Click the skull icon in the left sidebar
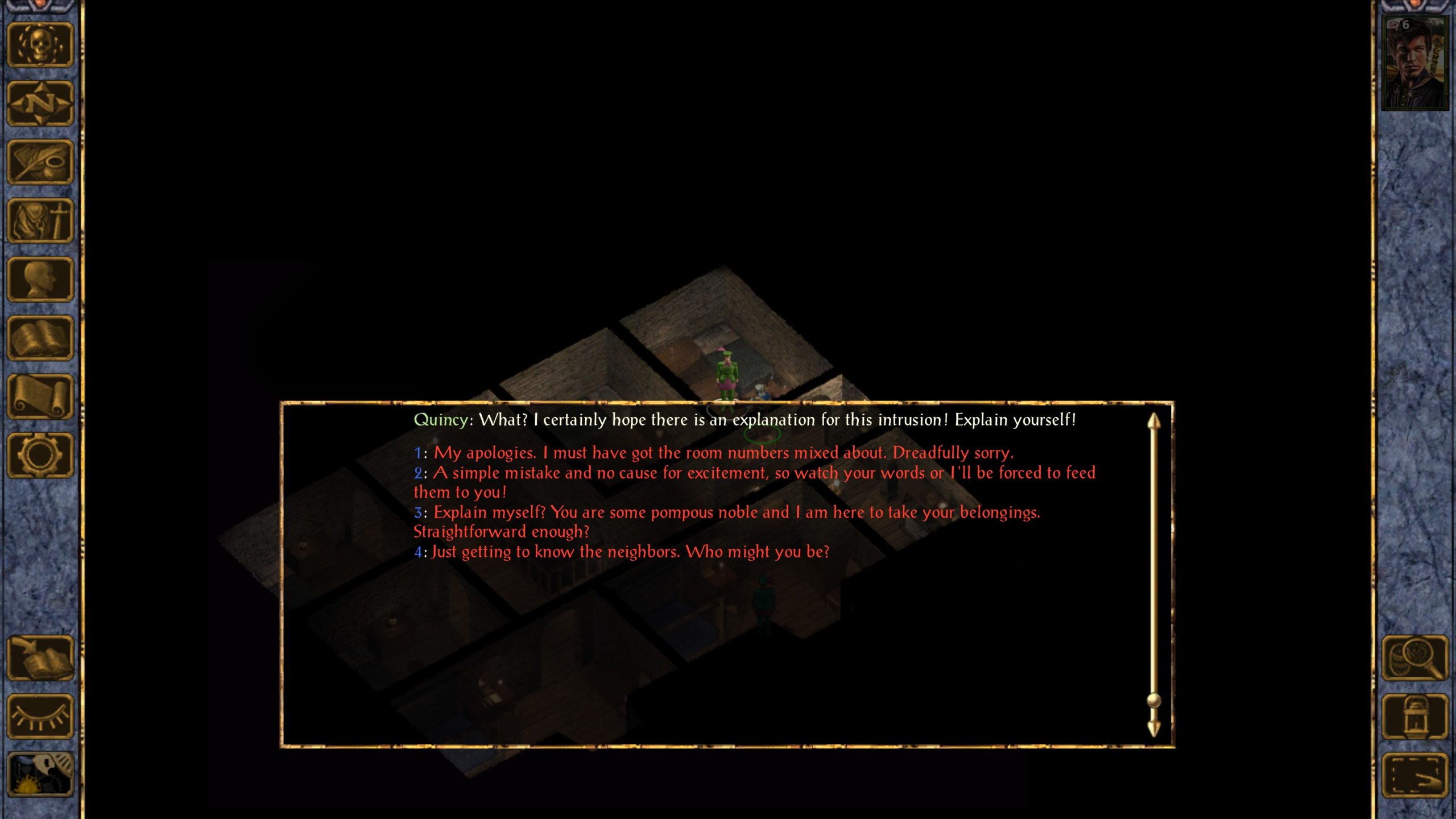The width and height of the screenshot is (1456, 819). click(x=40, y=45)
